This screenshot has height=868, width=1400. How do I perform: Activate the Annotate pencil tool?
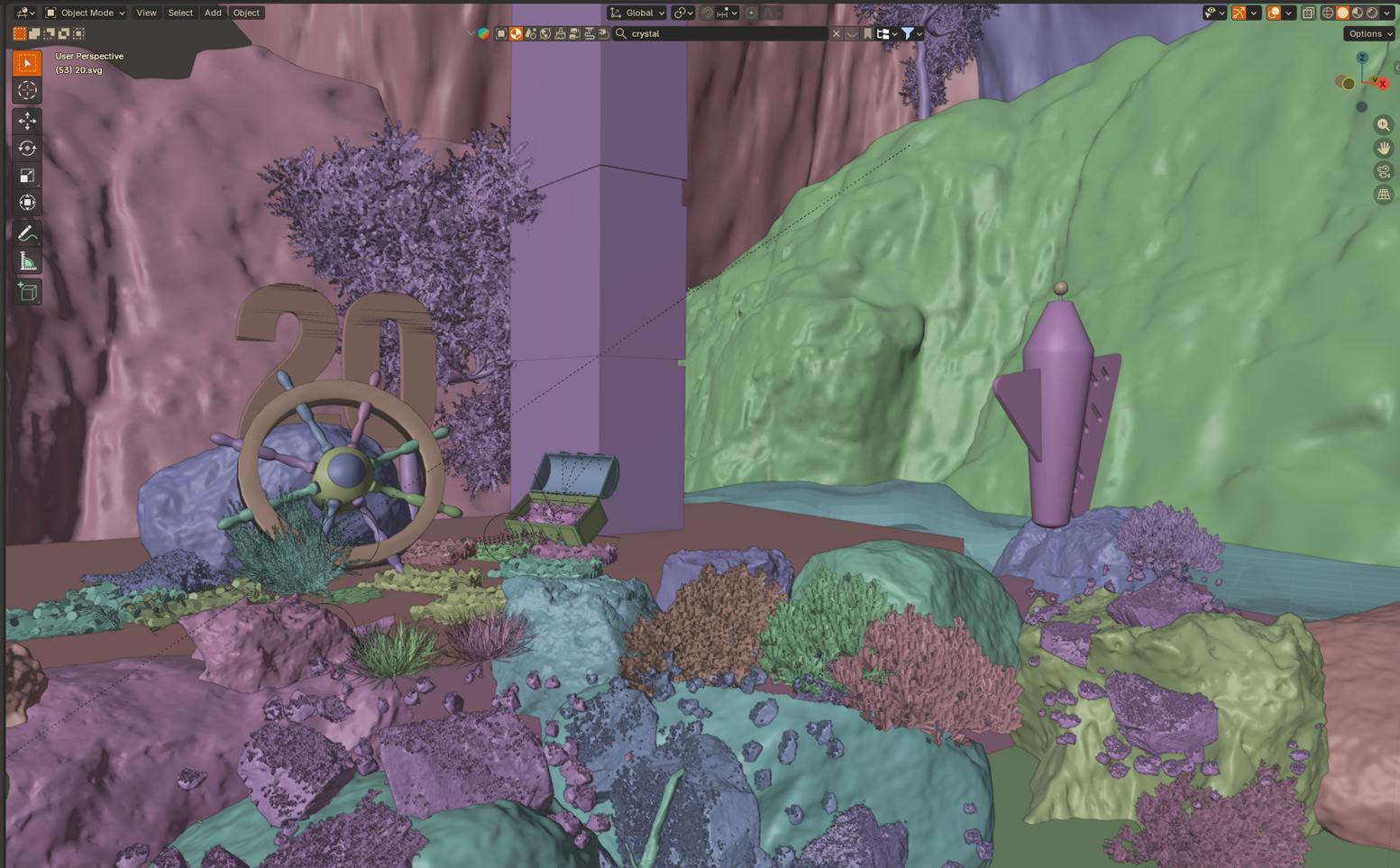point(27,233)
